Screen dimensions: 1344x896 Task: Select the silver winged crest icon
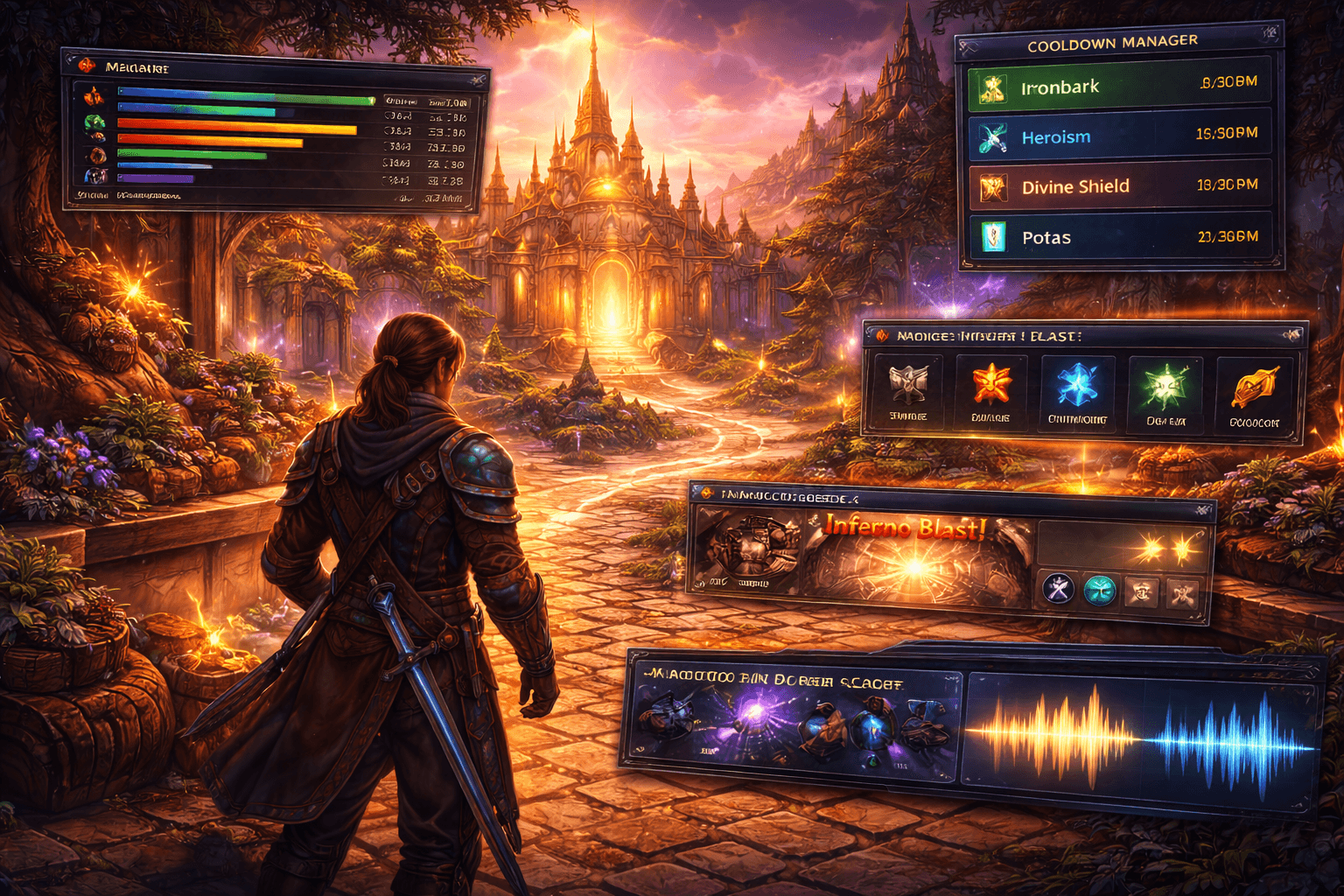tap(908, 386)
